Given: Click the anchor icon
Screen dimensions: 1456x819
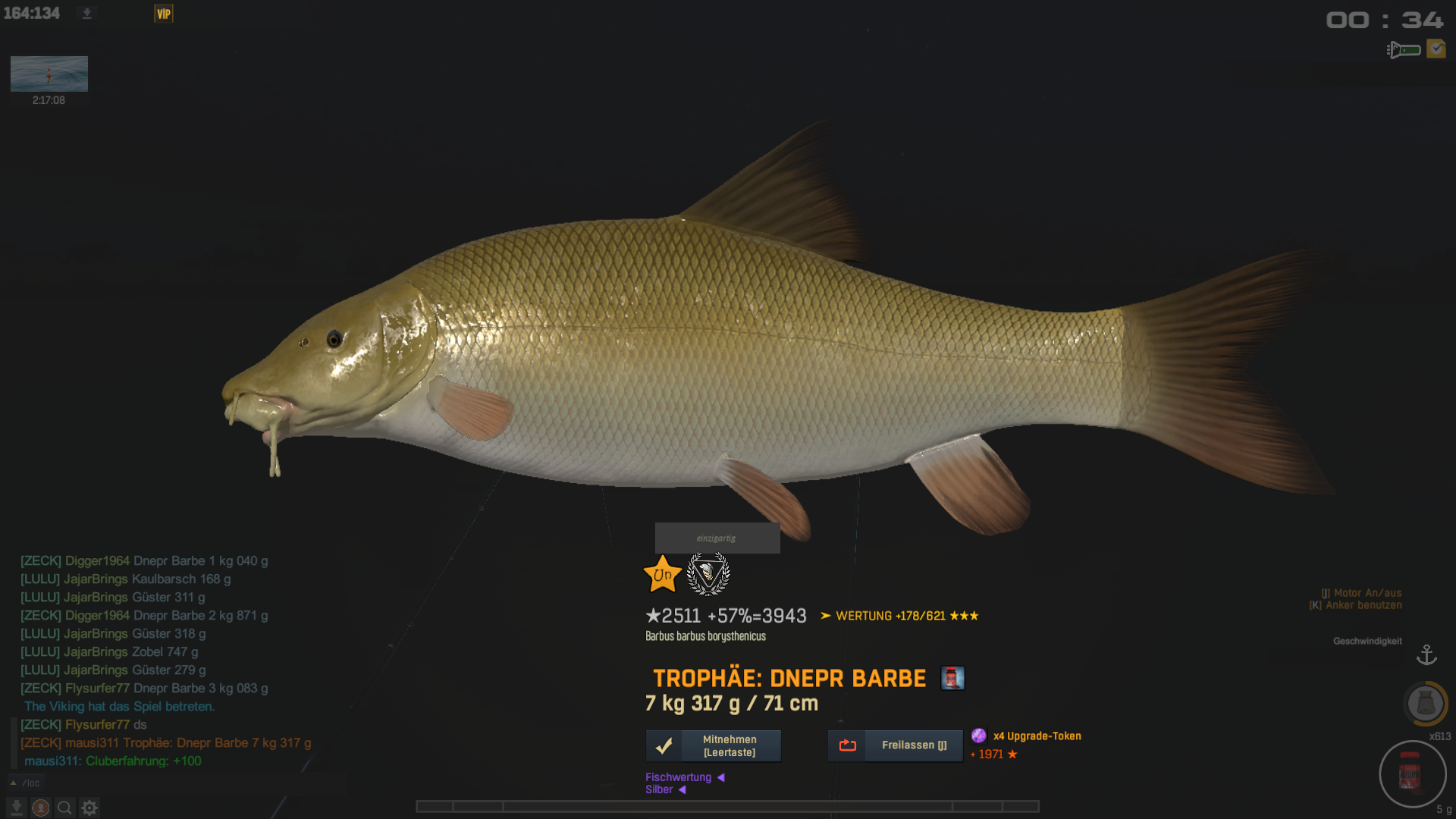Looking at the screenshot, I should click(x=1426, y=654).
